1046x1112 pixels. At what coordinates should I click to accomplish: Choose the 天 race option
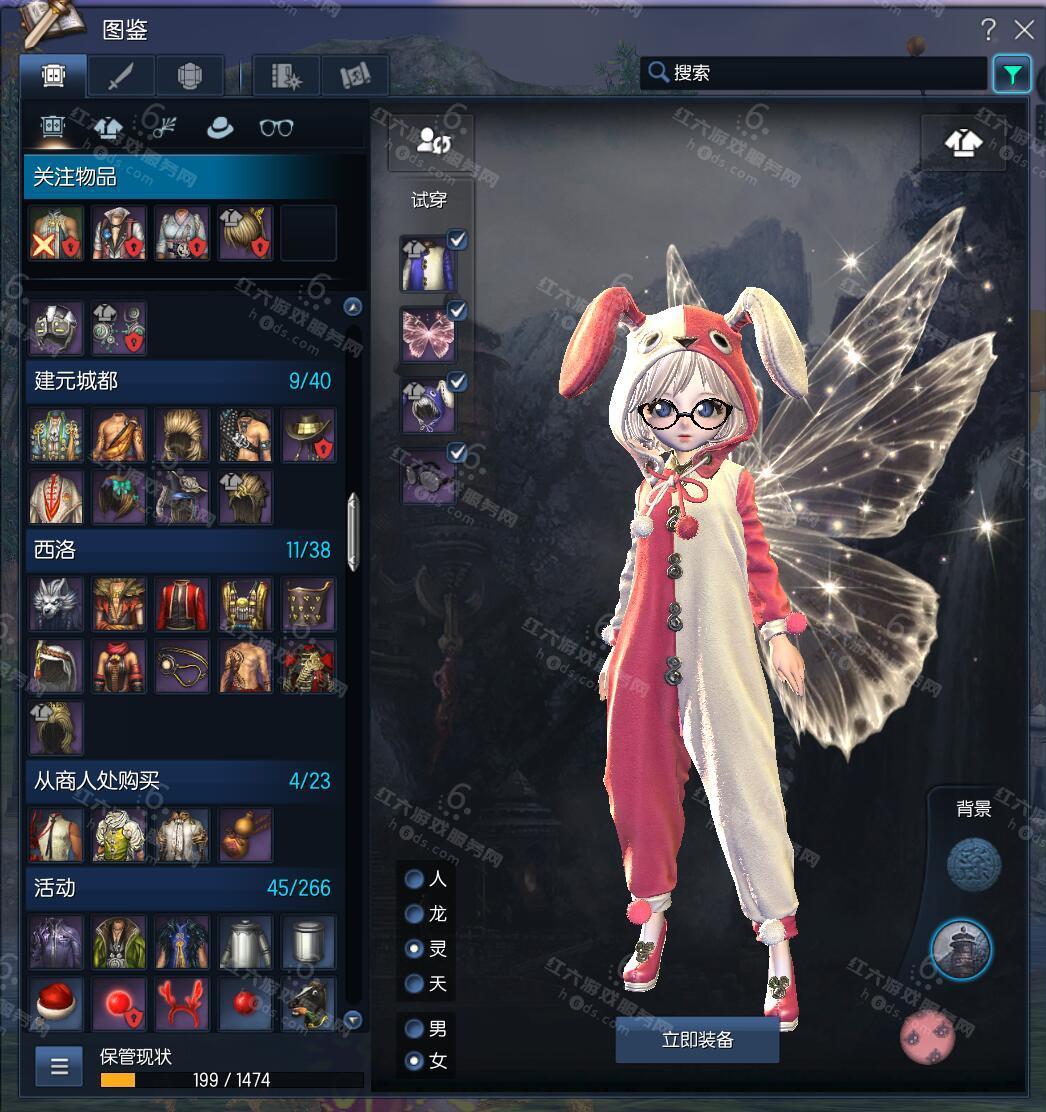(414, 984)
